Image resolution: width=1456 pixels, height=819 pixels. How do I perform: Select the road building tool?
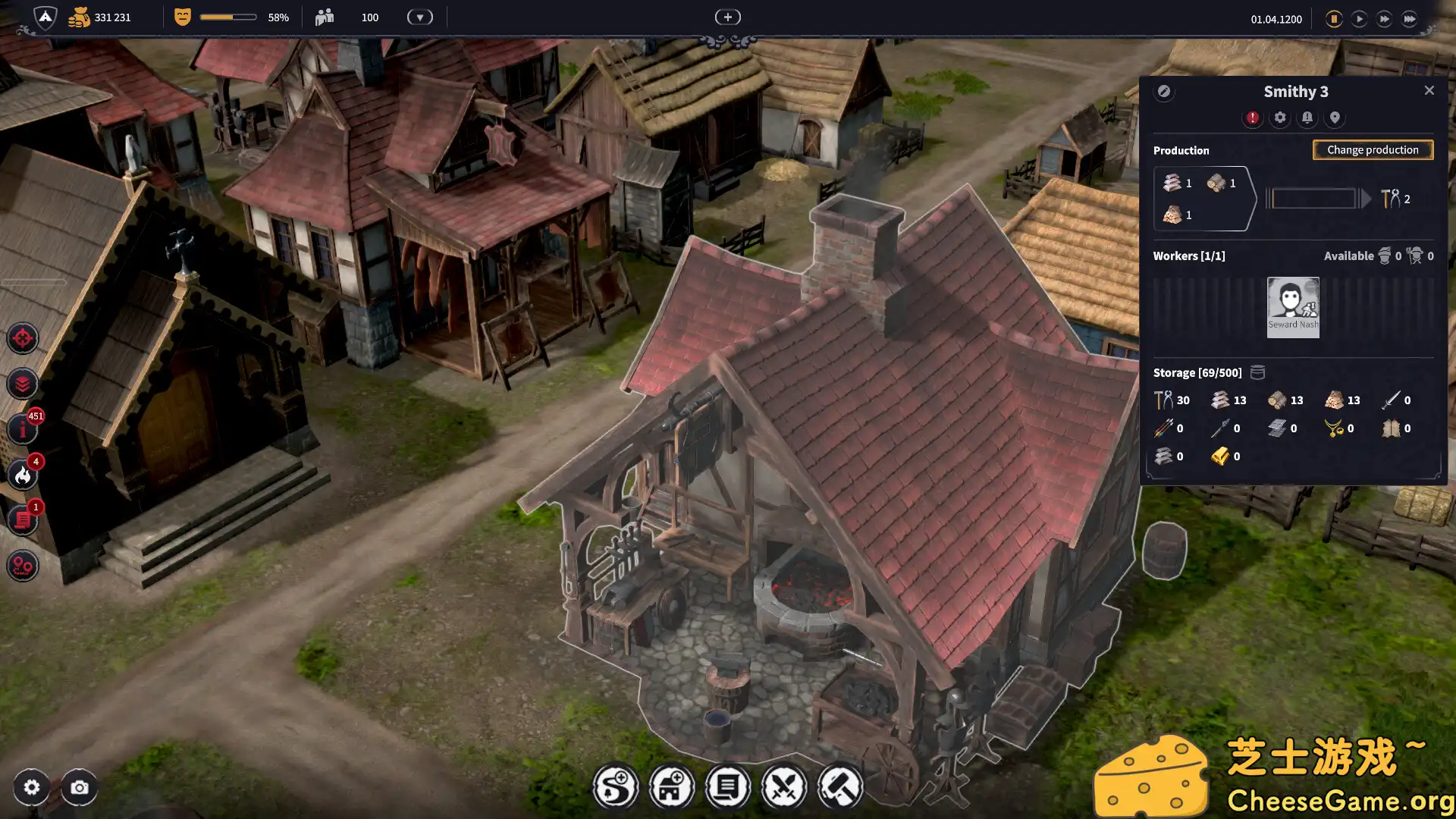pyautogui.click(x=616, y=786)
